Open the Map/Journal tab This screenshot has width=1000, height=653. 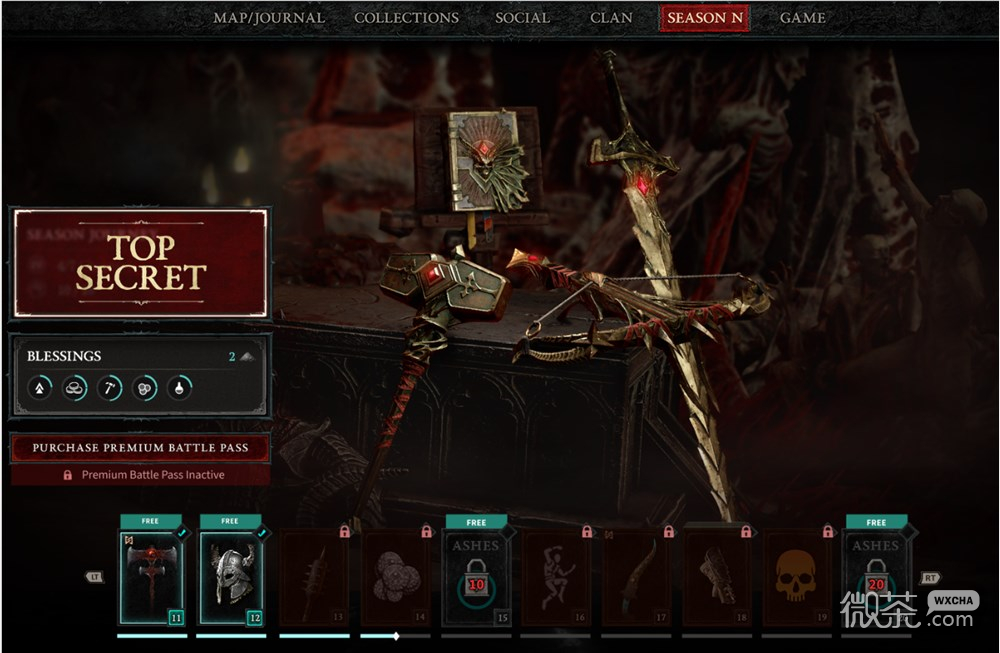pyautogui.click(x=269, y=18)
